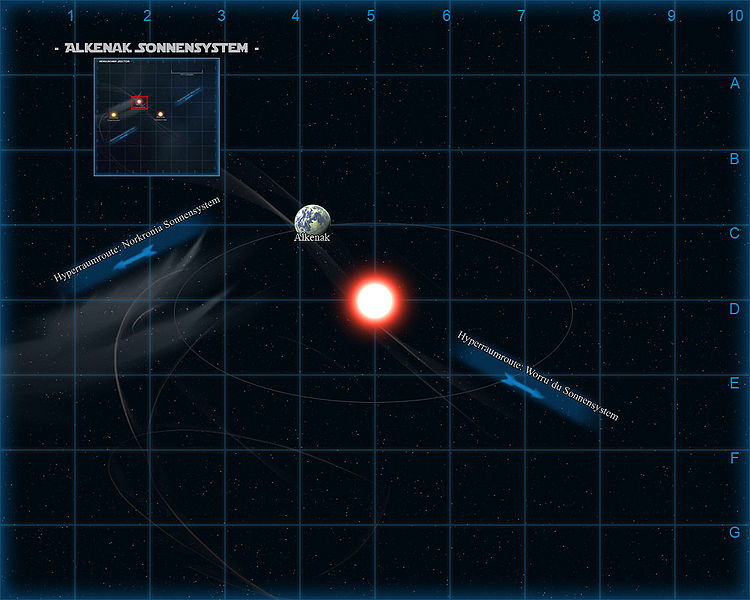
Task: Open the sector minimap inset
Action: (156, 117)
